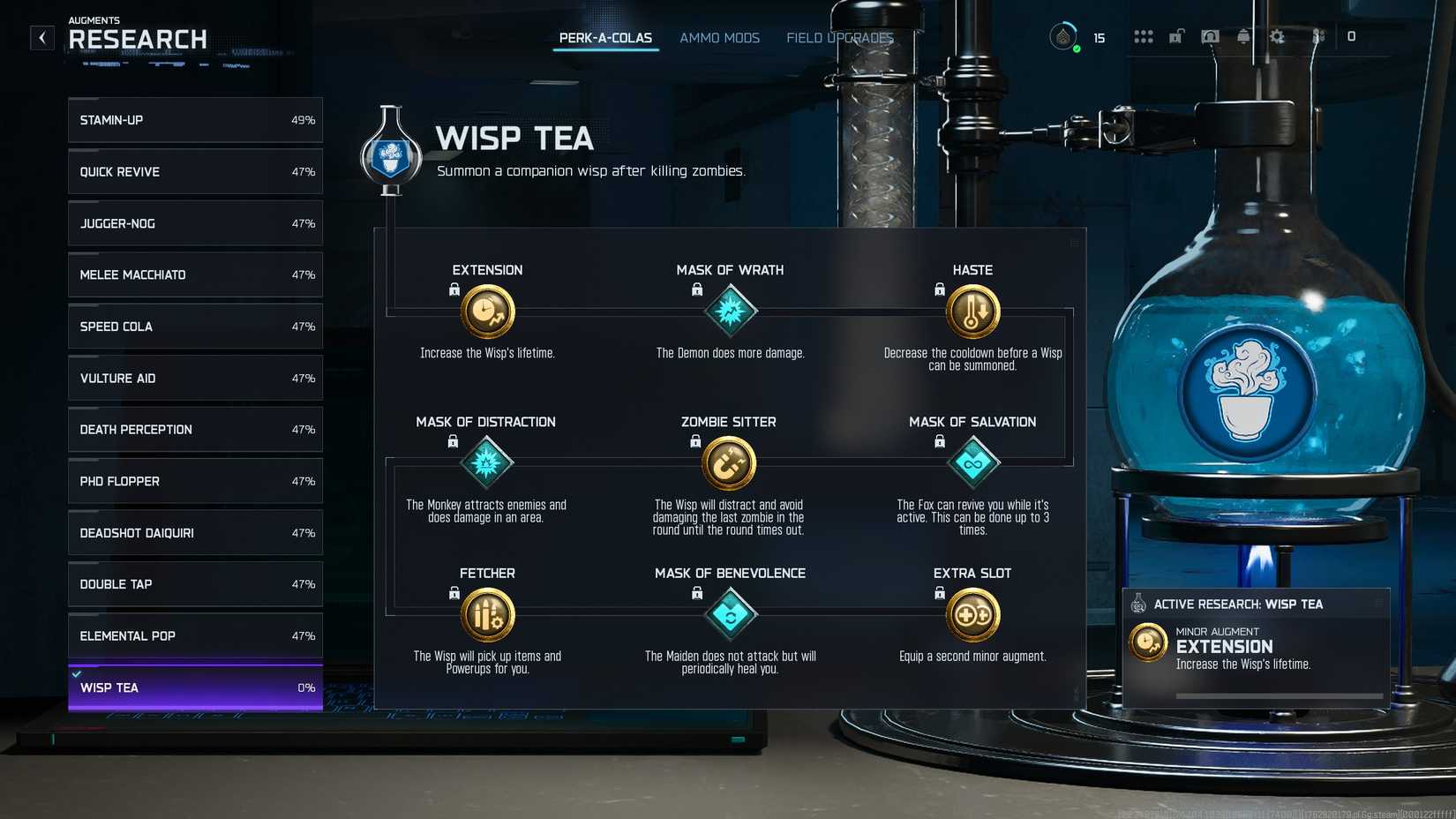Select the Extra Slot augment icon
Screen dimensions: 1456x819
point(972,614)
